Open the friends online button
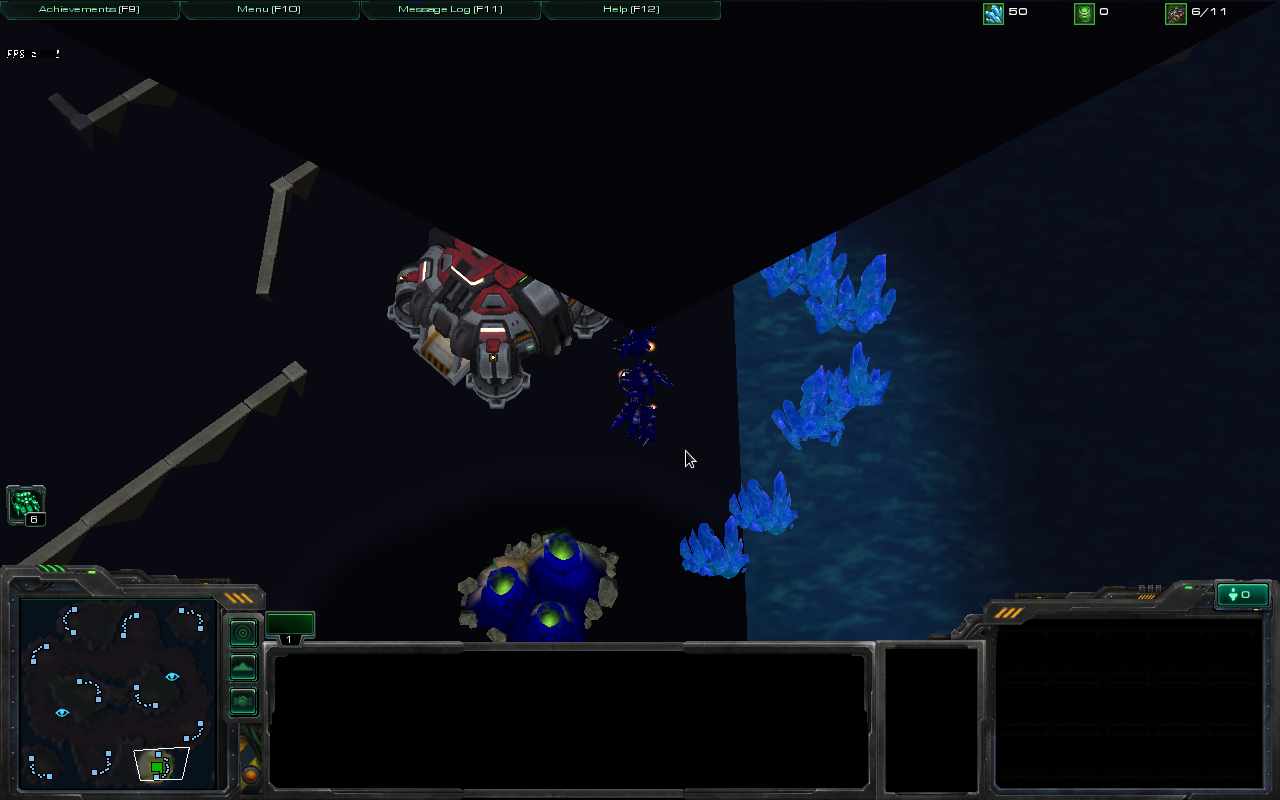 click(x=1242, y=595)
